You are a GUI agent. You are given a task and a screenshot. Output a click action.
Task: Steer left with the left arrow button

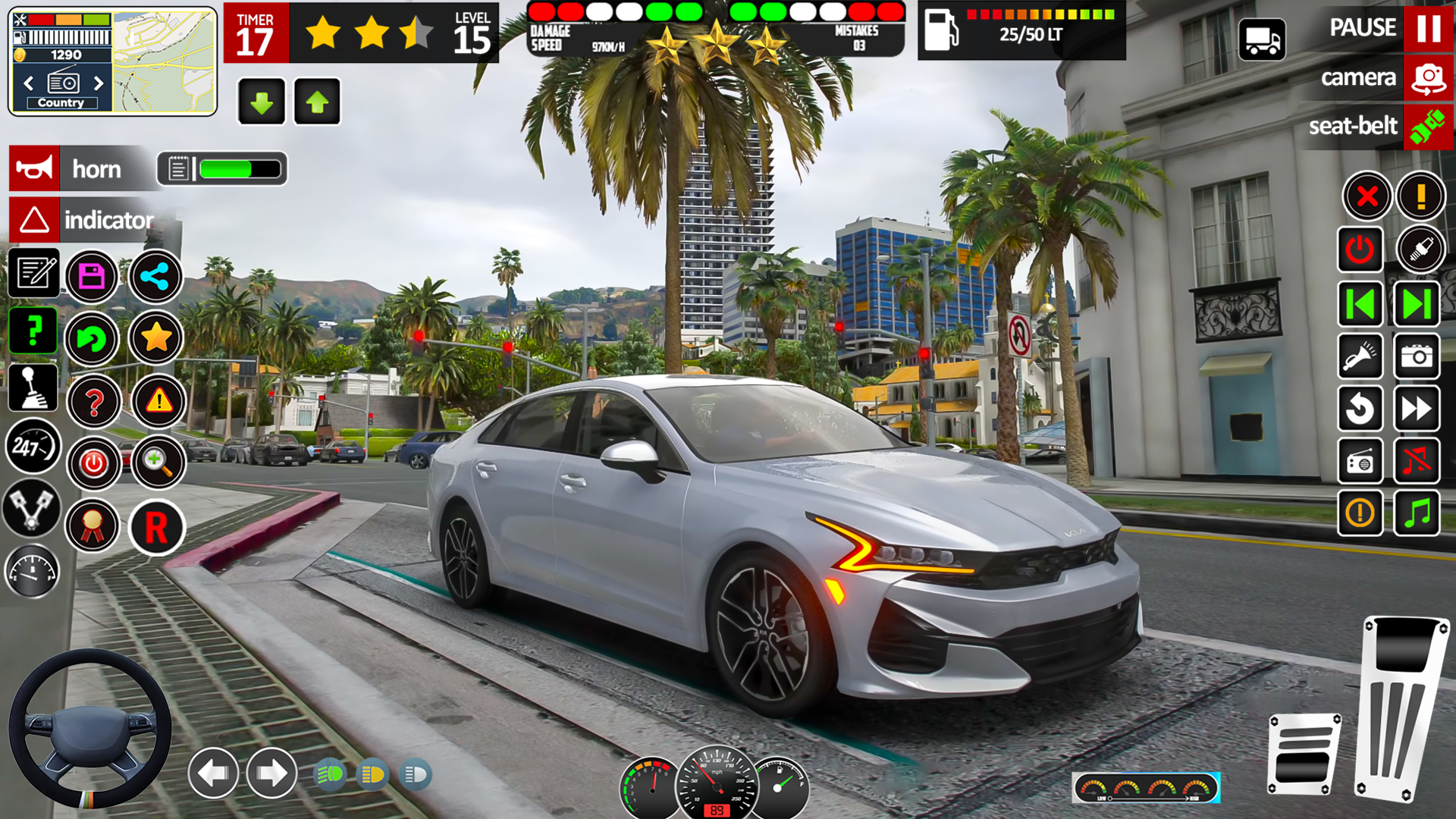pyautogui.click(x=213, y=773)
